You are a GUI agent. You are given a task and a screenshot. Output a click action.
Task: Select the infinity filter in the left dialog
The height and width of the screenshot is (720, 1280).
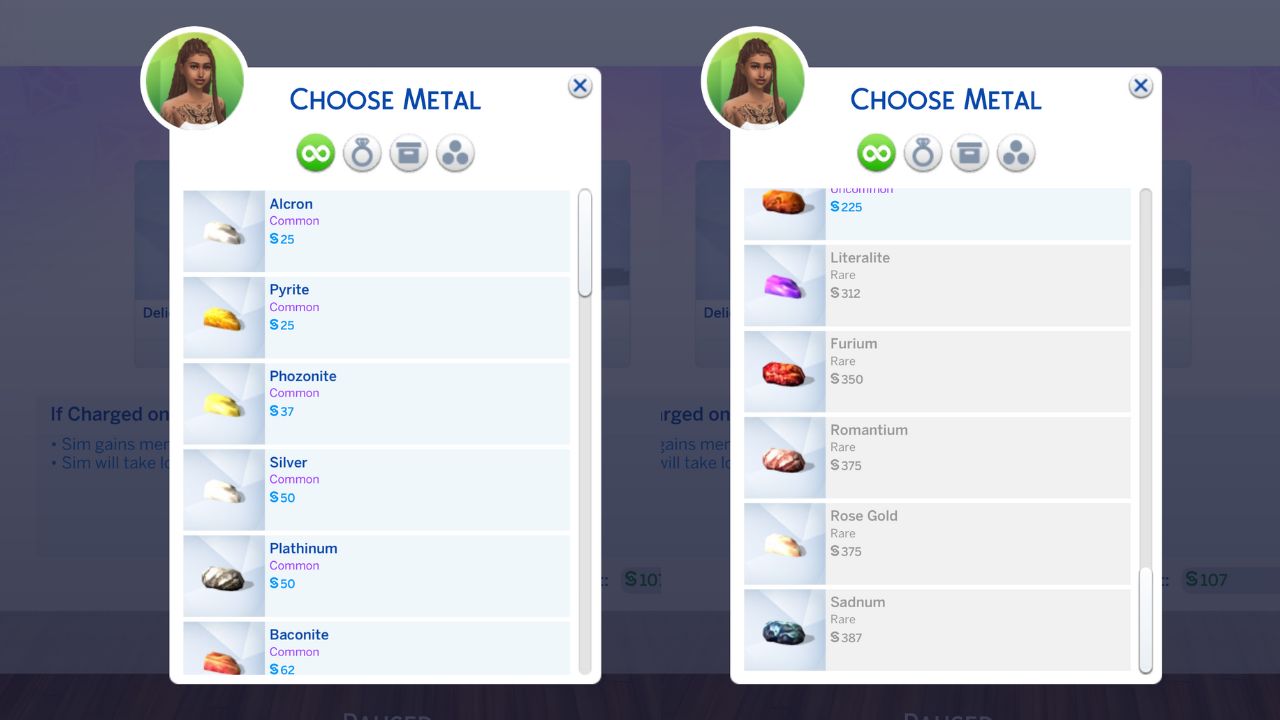pos(315,152)
